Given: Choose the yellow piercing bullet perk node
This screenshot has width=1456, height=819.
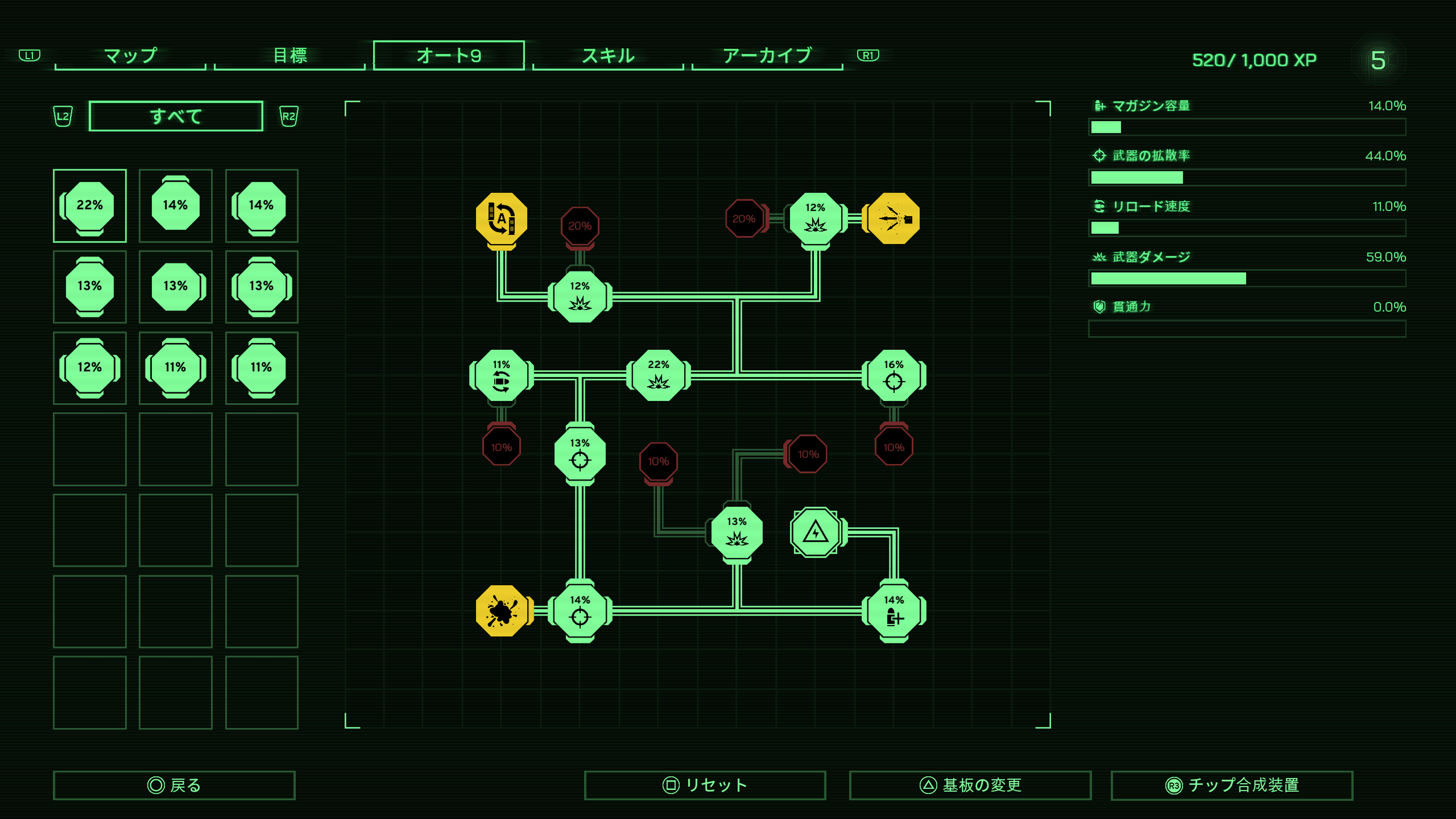Looking at the screenshot, I should 894,219.
